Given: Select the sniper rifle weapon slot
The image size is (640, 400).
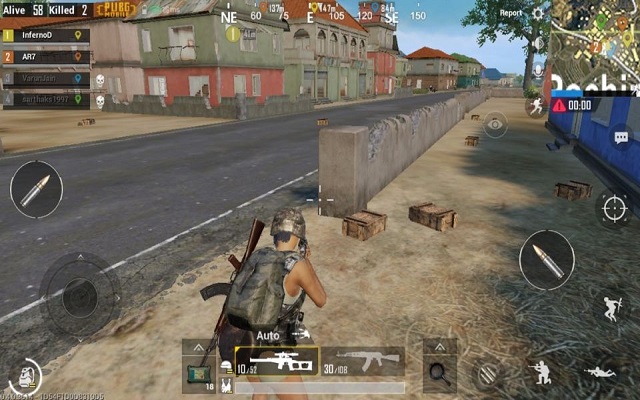Looking at the screenshot, I should pos(277,361).
